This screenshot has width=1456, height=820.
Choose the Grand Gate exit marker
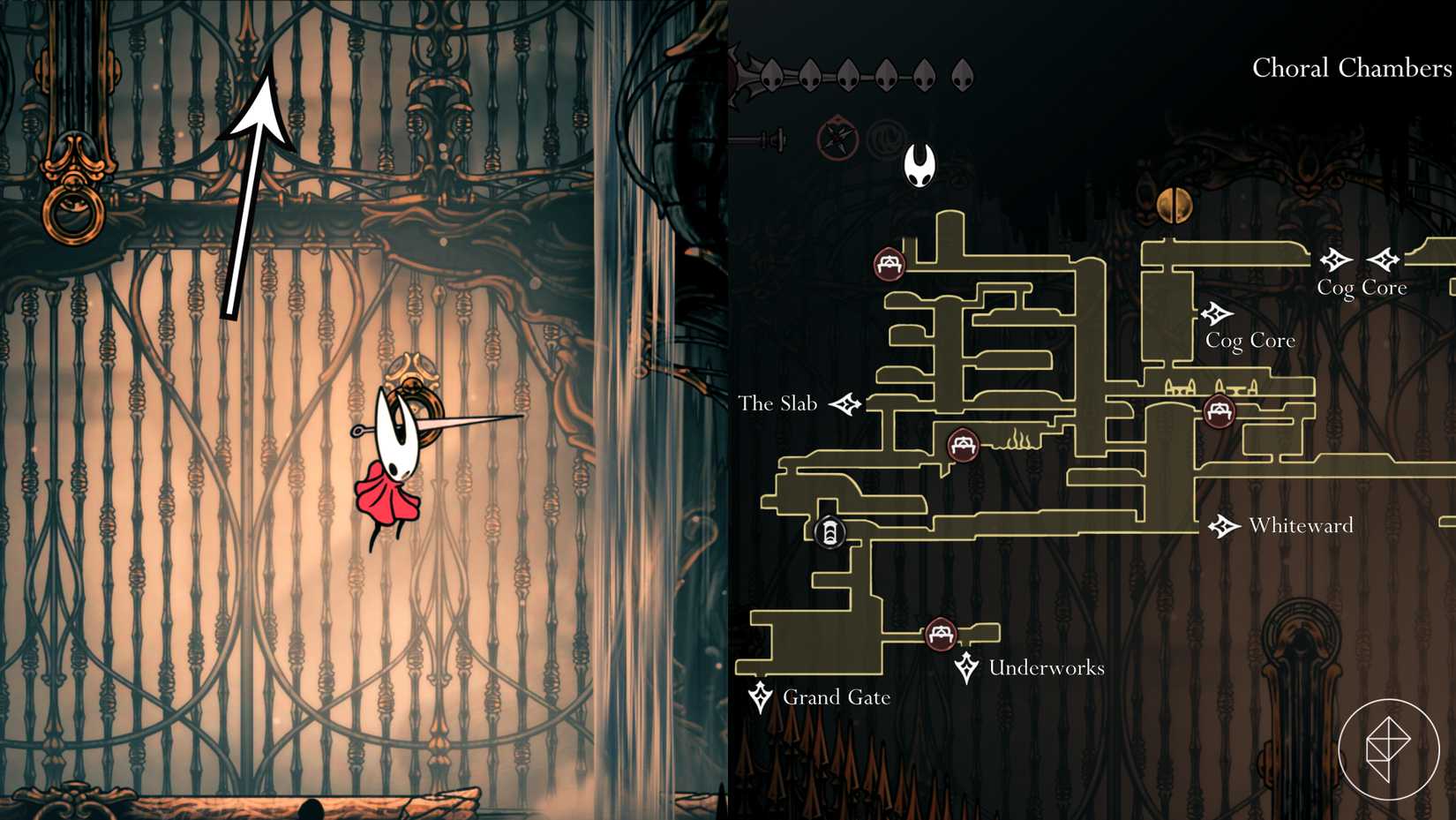pos(760,696)
